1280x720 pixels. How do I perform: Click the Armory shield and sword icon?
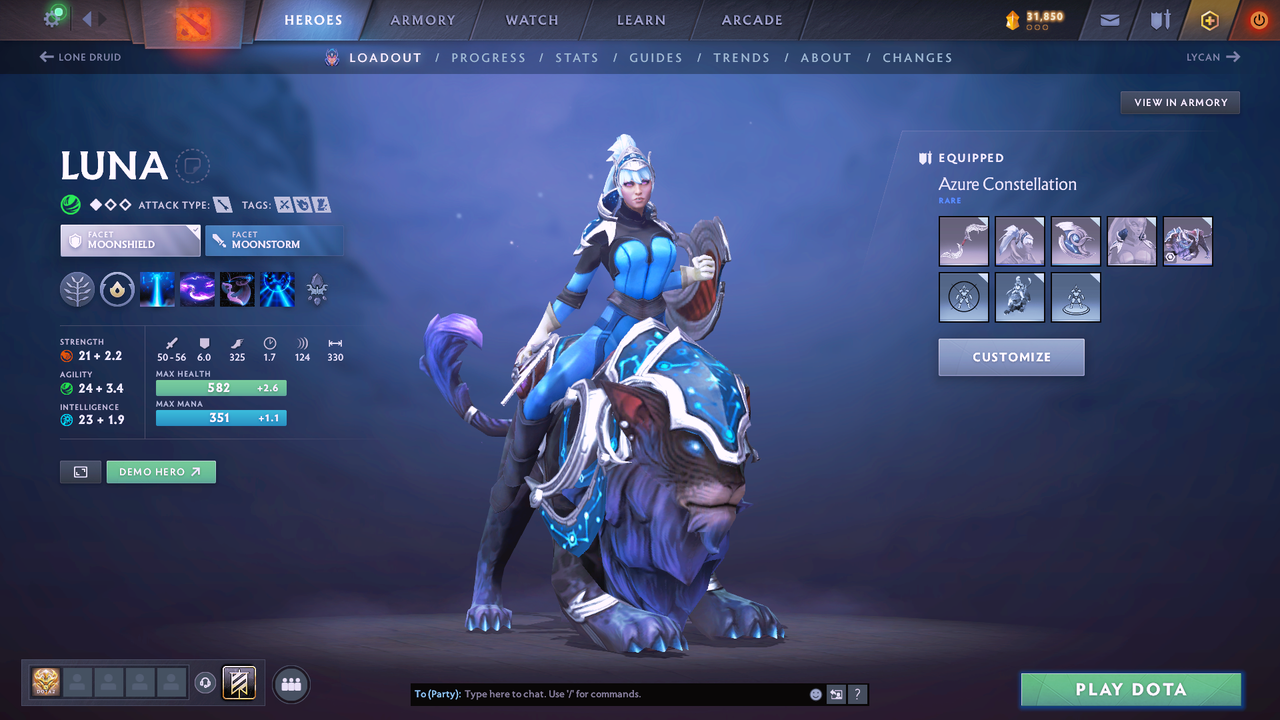(x=1159, y=20)
